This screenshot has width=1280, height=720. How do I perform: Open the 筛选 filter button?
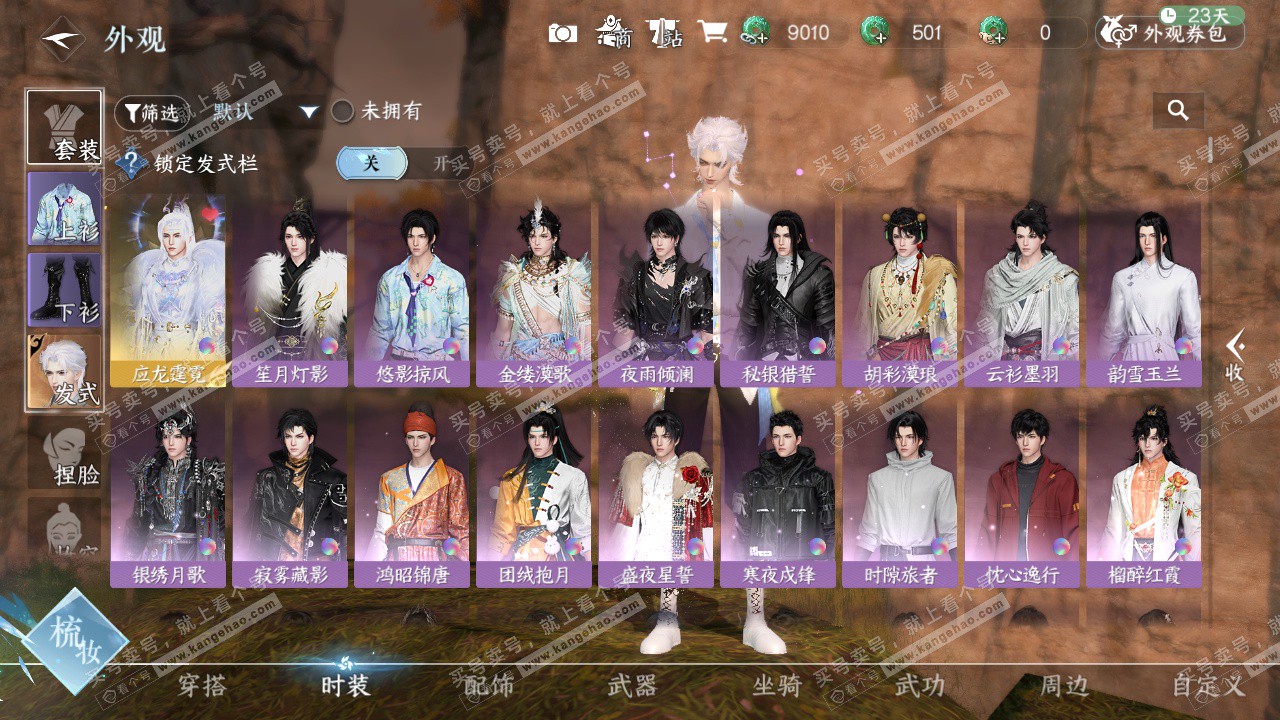point(152,113)
